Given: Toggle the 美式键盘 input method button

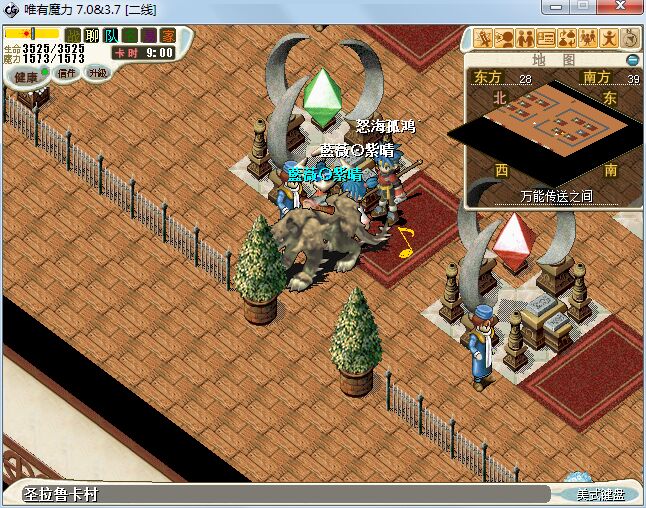Looking at the screenshot, I should pos(600,495).
